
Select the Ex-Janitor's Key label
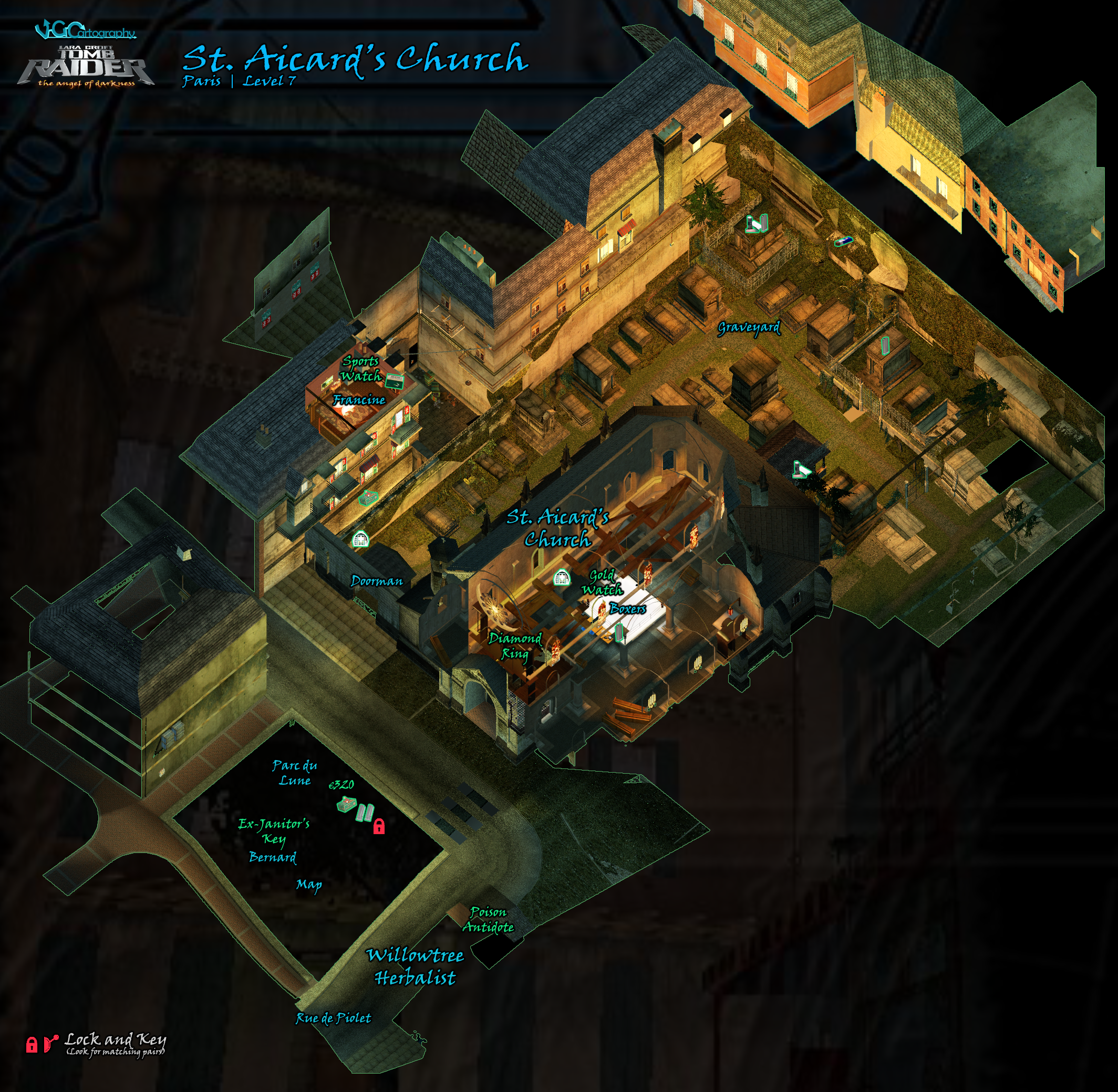274,831
